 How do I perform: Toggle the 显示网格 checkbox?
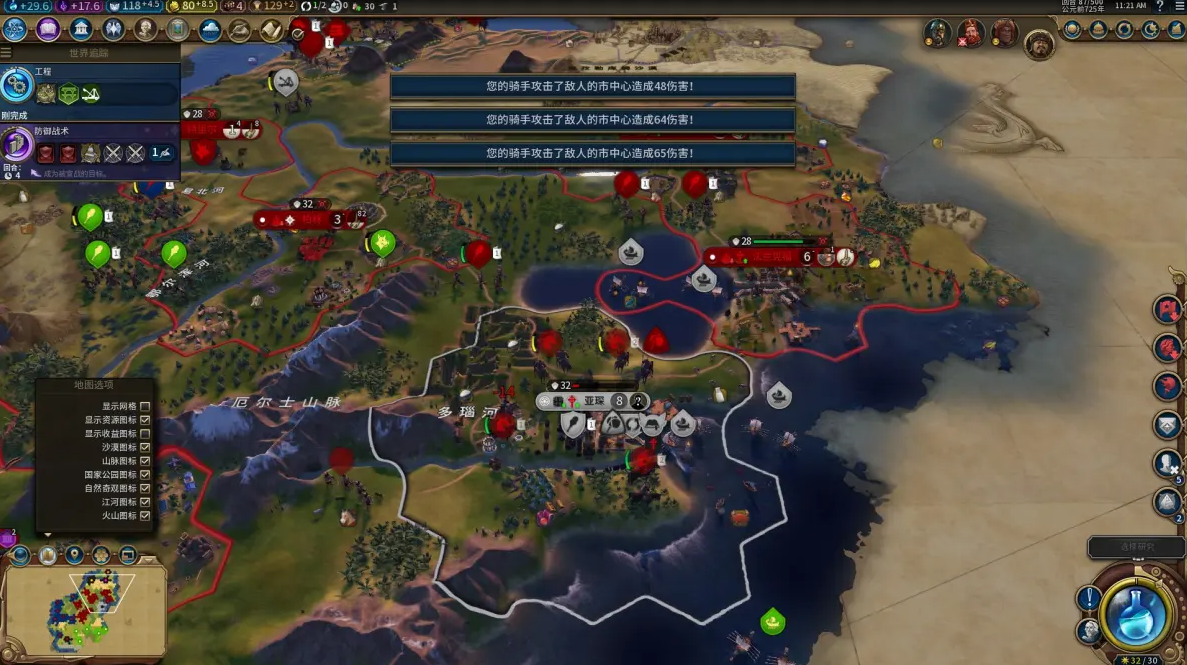point(145,407)
